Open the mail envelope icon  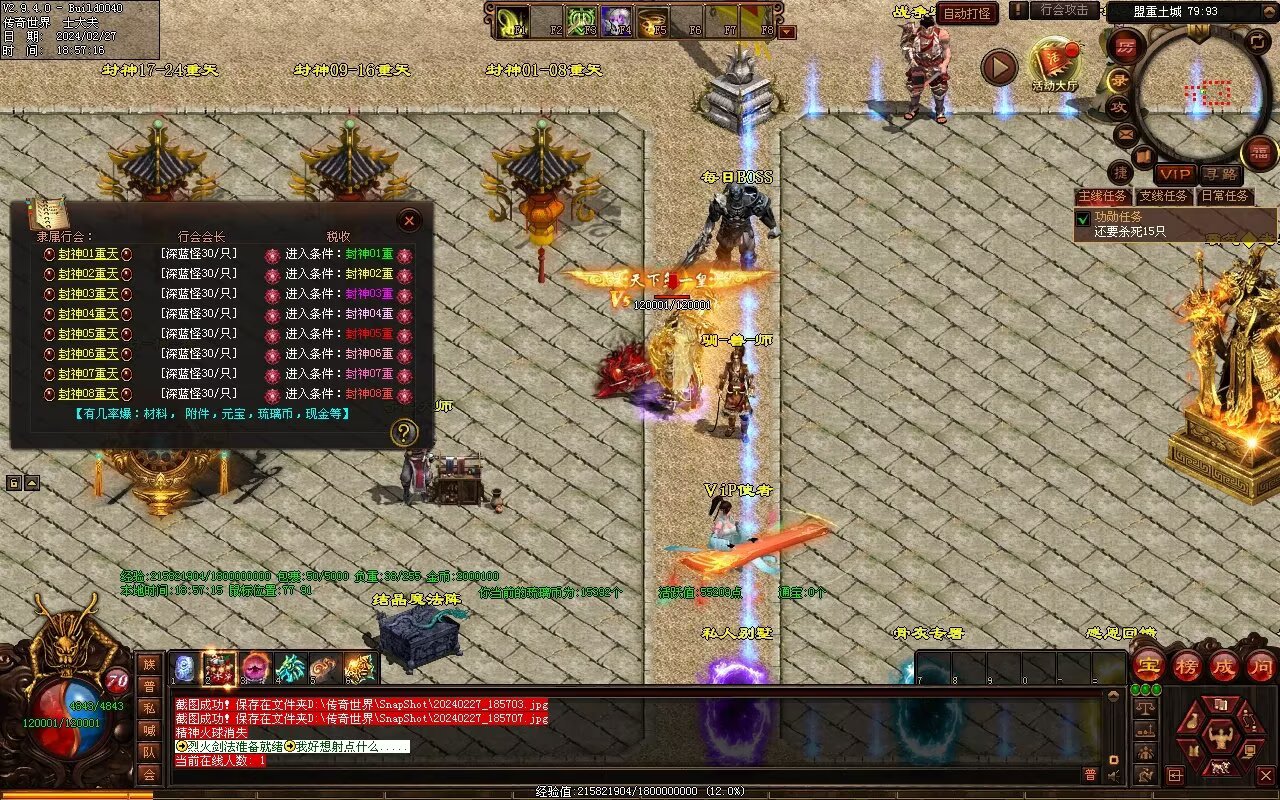1125,134
